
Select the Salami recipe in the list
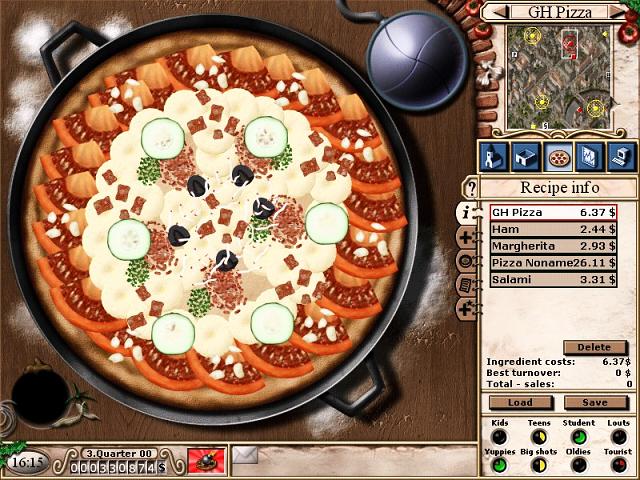[x=552, y=280]
